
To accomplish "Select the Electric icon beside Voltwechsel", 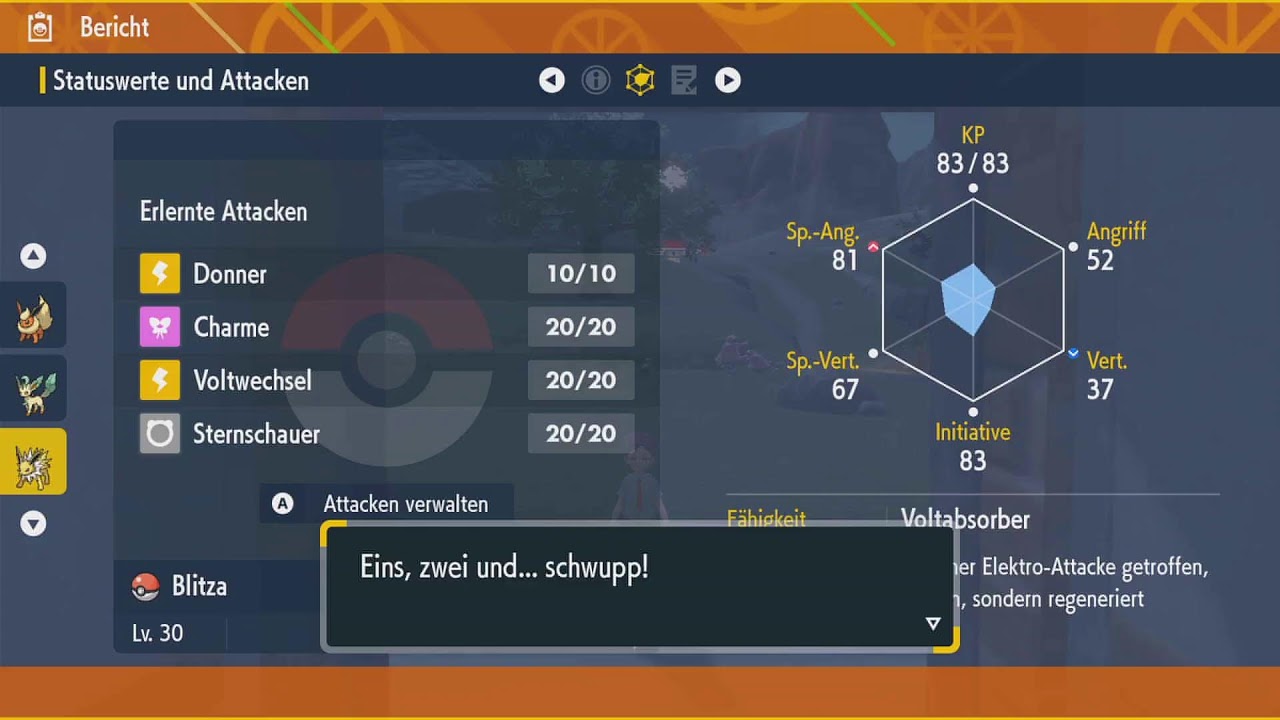I will coord(160,380).
